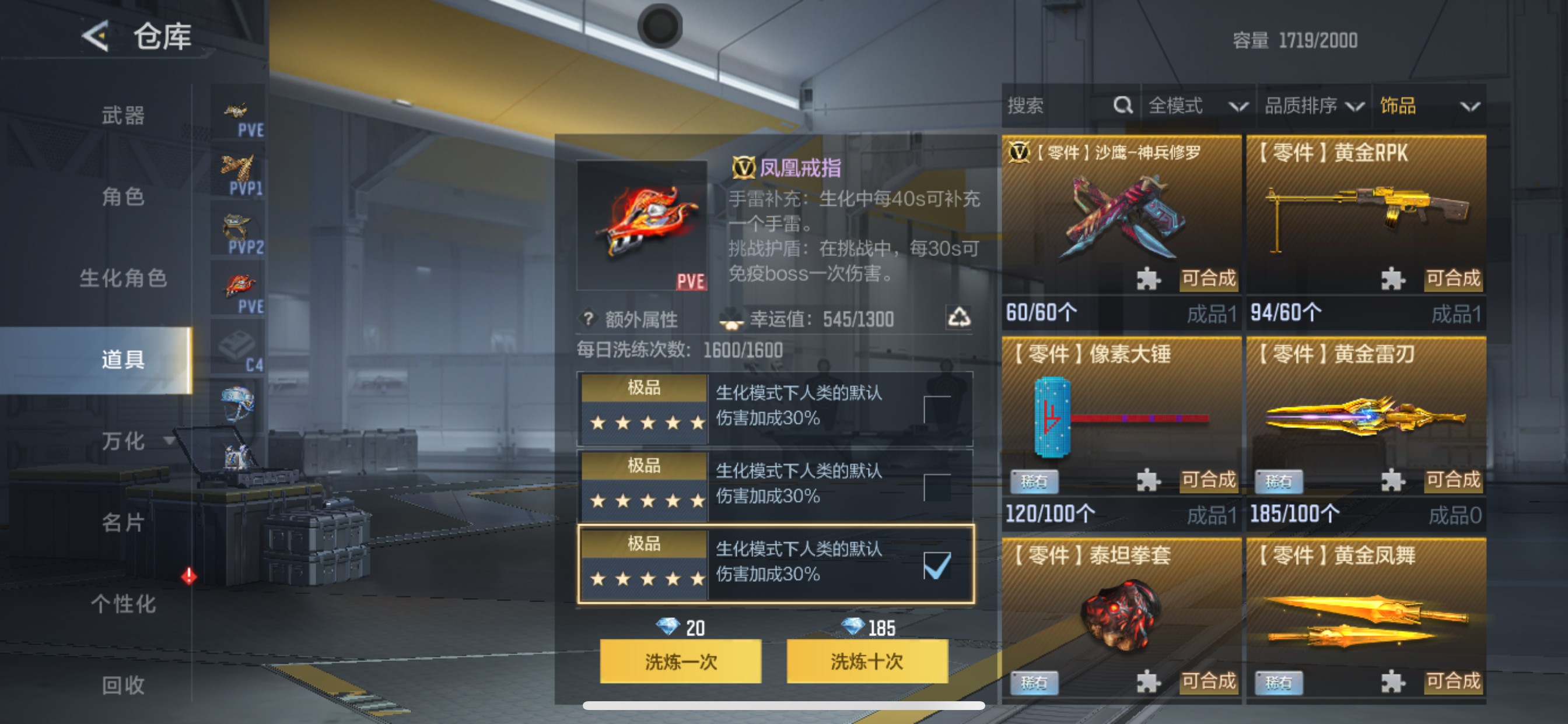
Task: Open the search magnifier icon
Action: pos(1122,106)
